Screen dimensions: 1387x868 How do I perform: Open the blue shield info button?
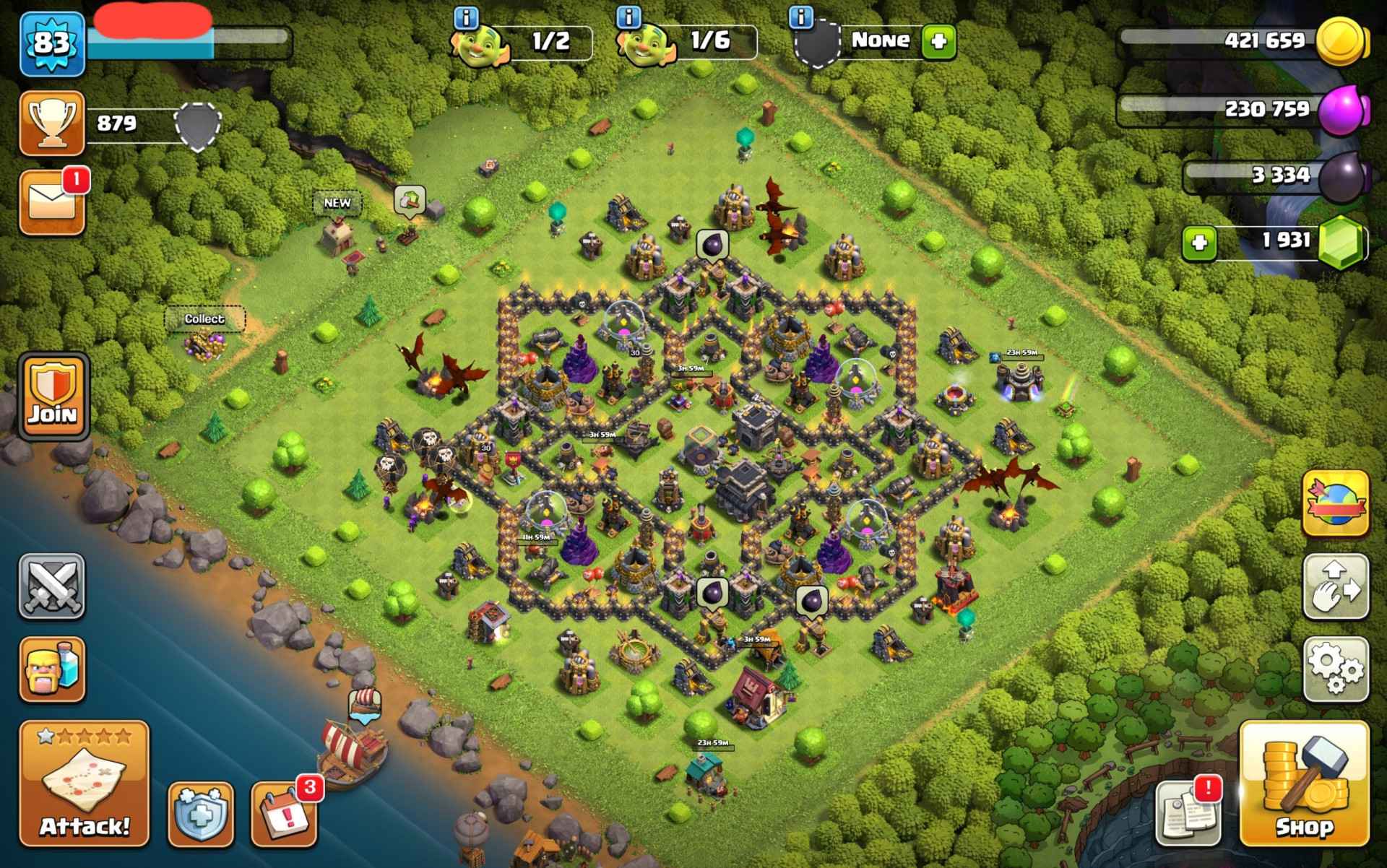click(x=201, y=813)
